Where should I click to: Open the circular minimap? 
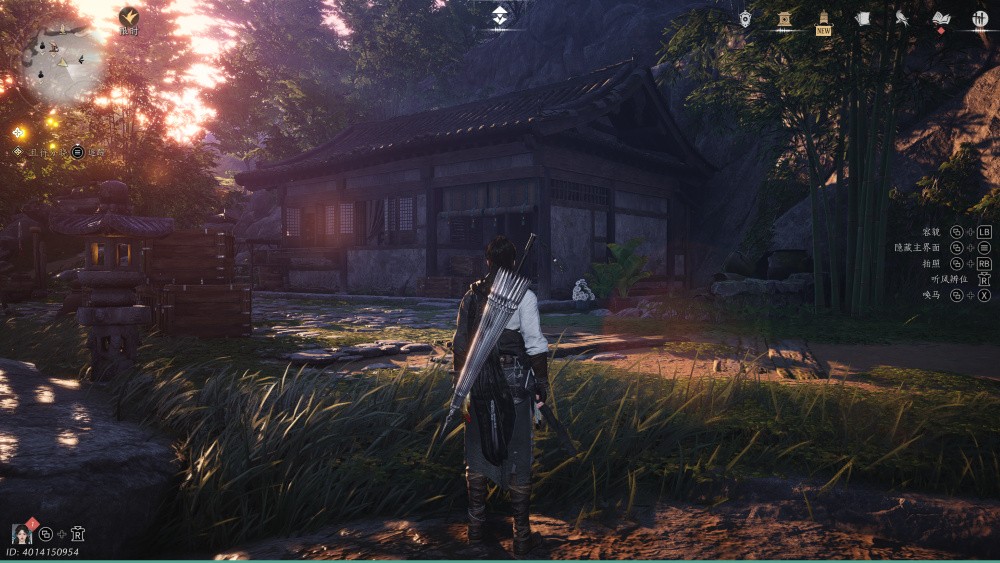coord(62,62)
